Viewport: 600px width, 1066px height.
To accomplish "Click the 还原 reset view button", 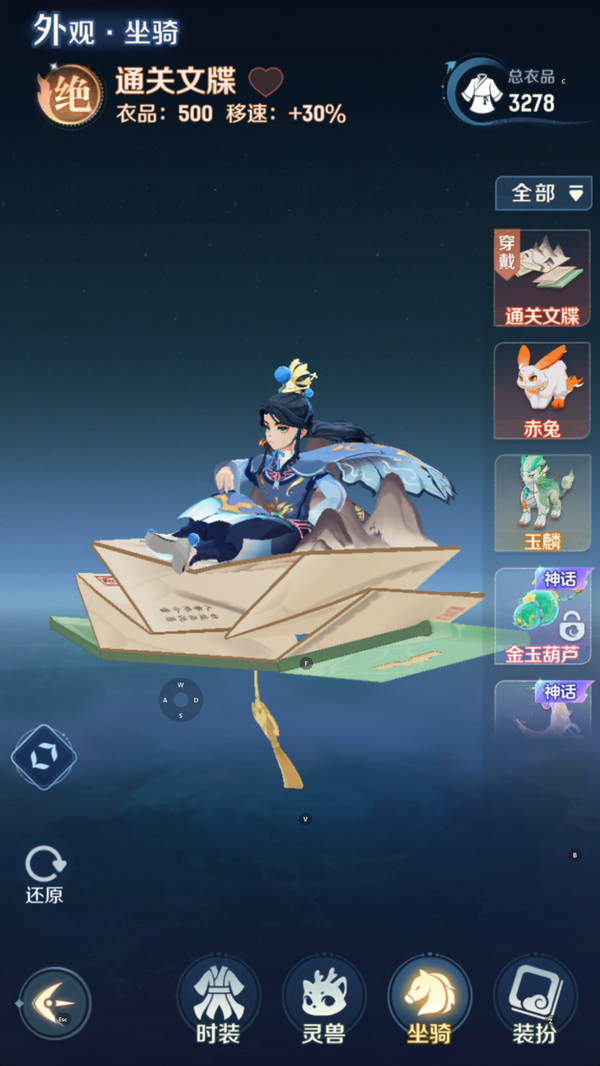I will pos(45,873).
